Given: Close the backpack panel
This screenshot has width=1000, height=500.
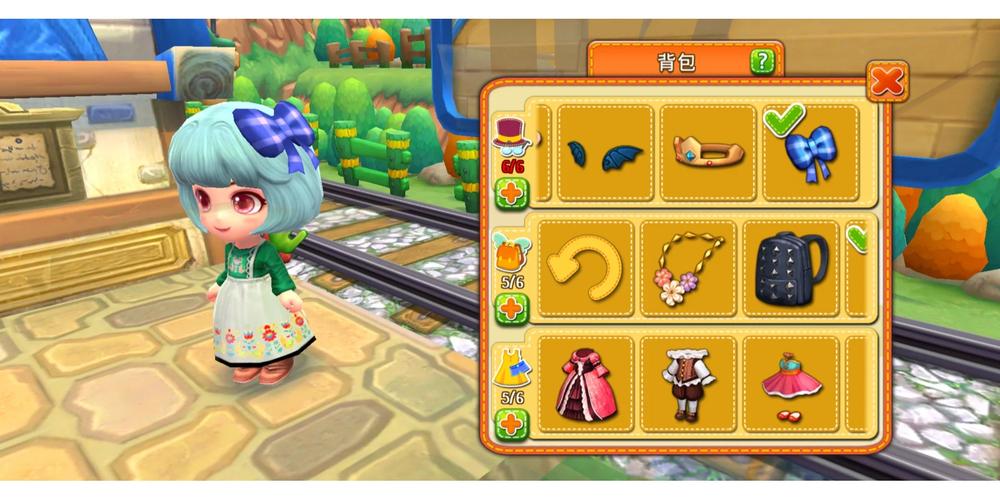Looking at the screenshot, I should coord(887,80).
